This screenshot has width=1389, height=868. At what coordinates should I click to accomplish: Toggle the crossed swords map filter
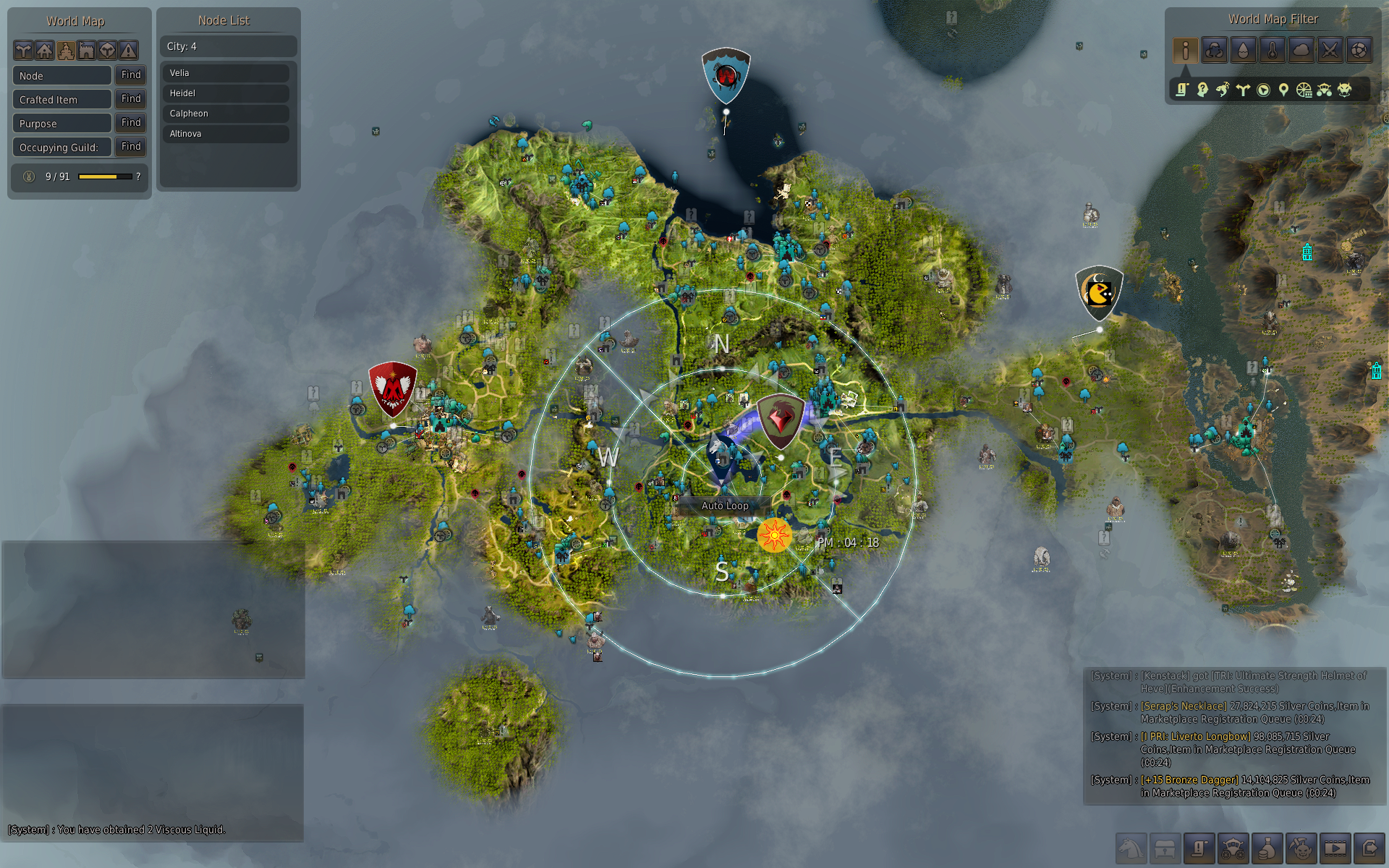coord(1330,50)
